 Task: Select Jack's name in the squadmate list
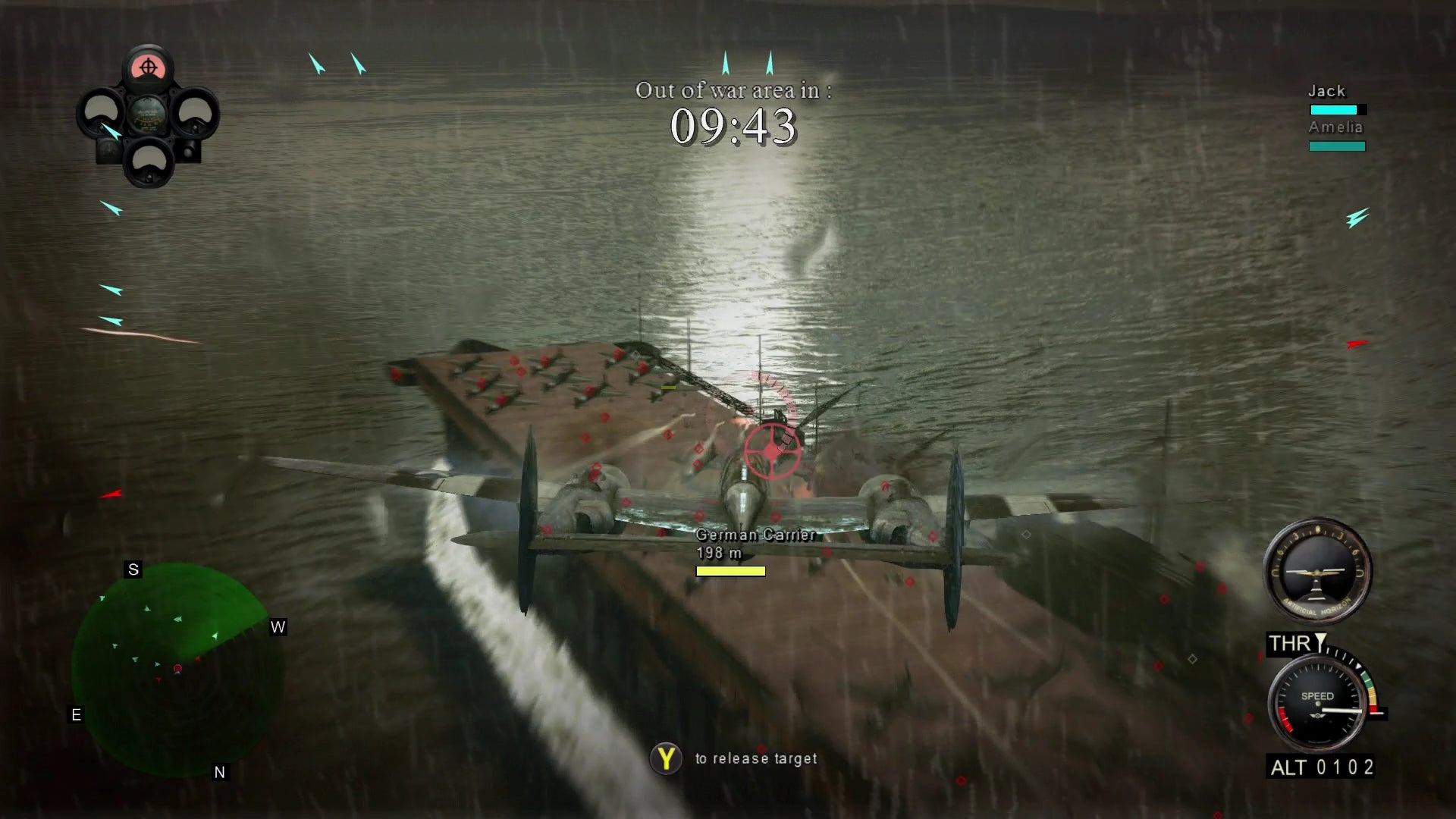(x=1326, y=90)
